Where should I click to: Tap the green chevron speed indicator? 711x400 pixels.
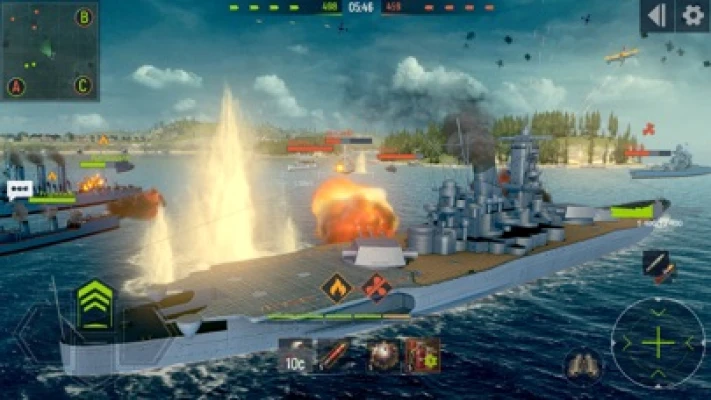pyautogui.click(x=95, y=303)
